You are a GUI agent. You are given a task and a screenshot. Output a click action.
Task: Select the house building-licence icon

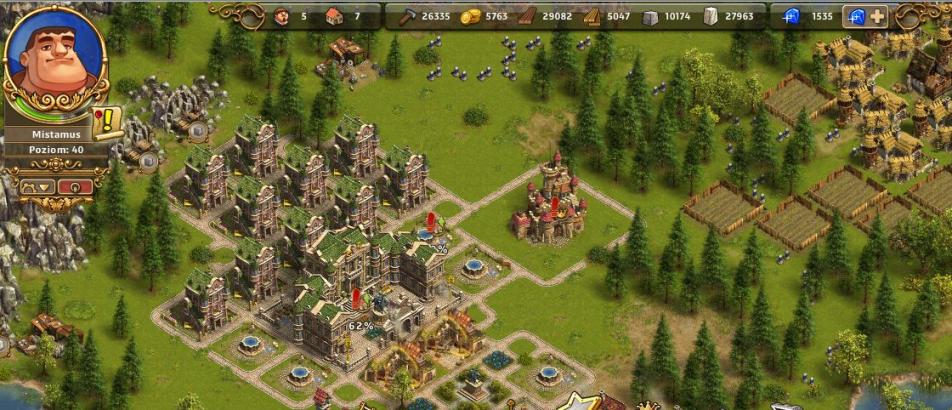pos(334,16)
